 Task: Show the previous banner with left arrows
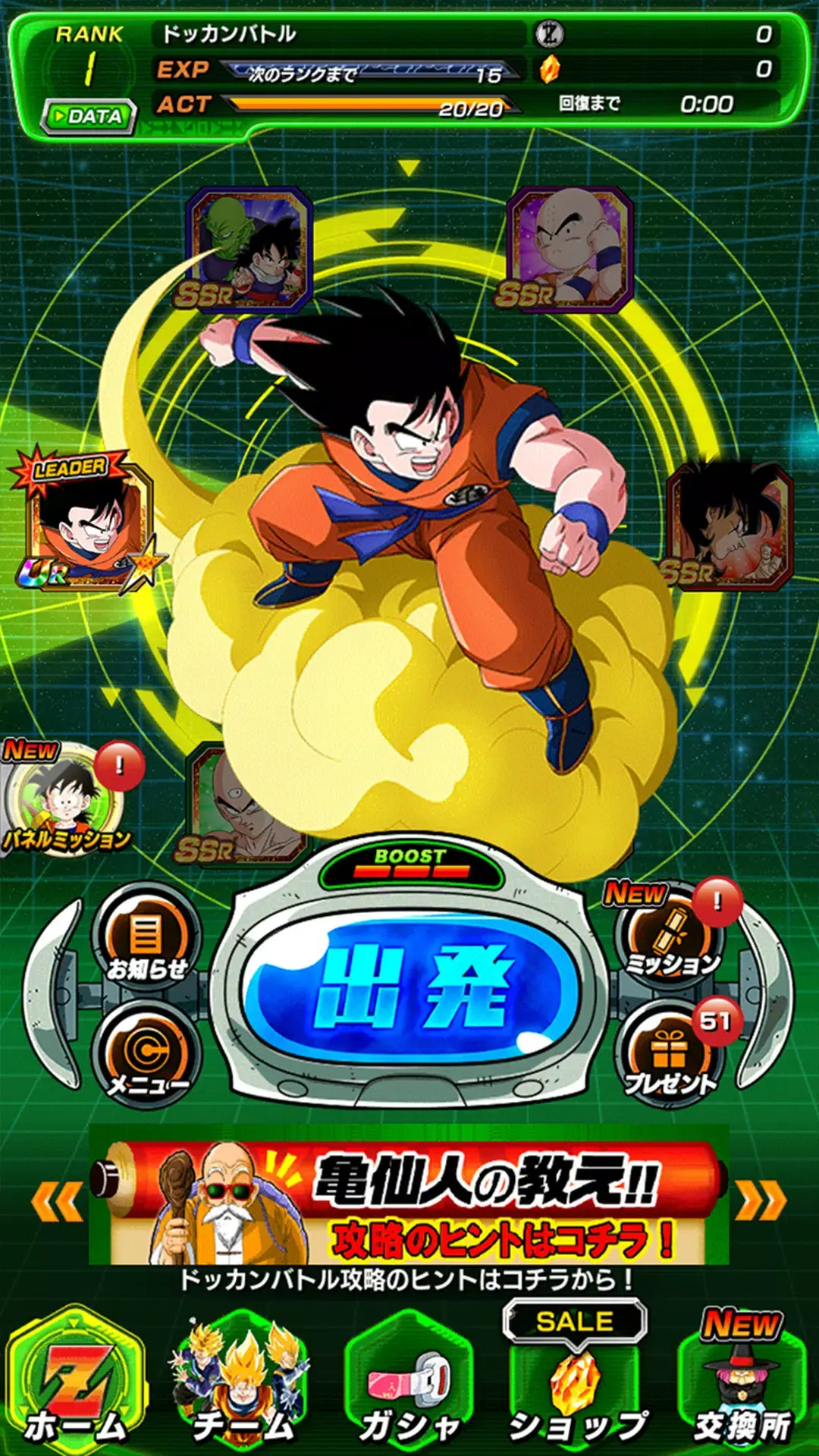[x=57, y=1201]
